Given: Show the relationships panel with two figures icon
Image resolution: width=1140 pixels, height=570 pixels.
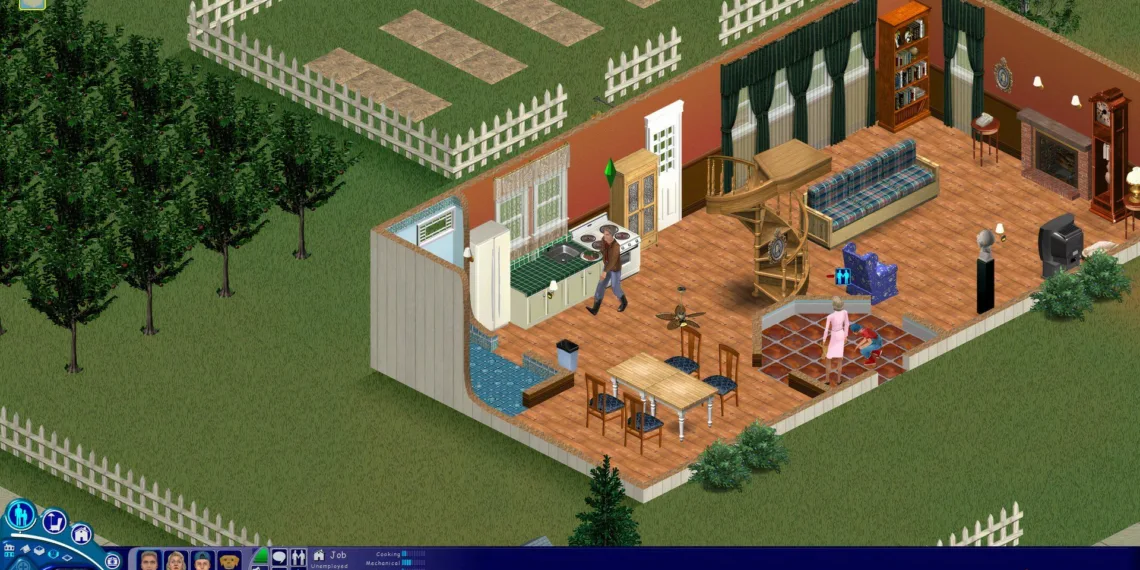Looking at the screenshot, I should (297, 557).
